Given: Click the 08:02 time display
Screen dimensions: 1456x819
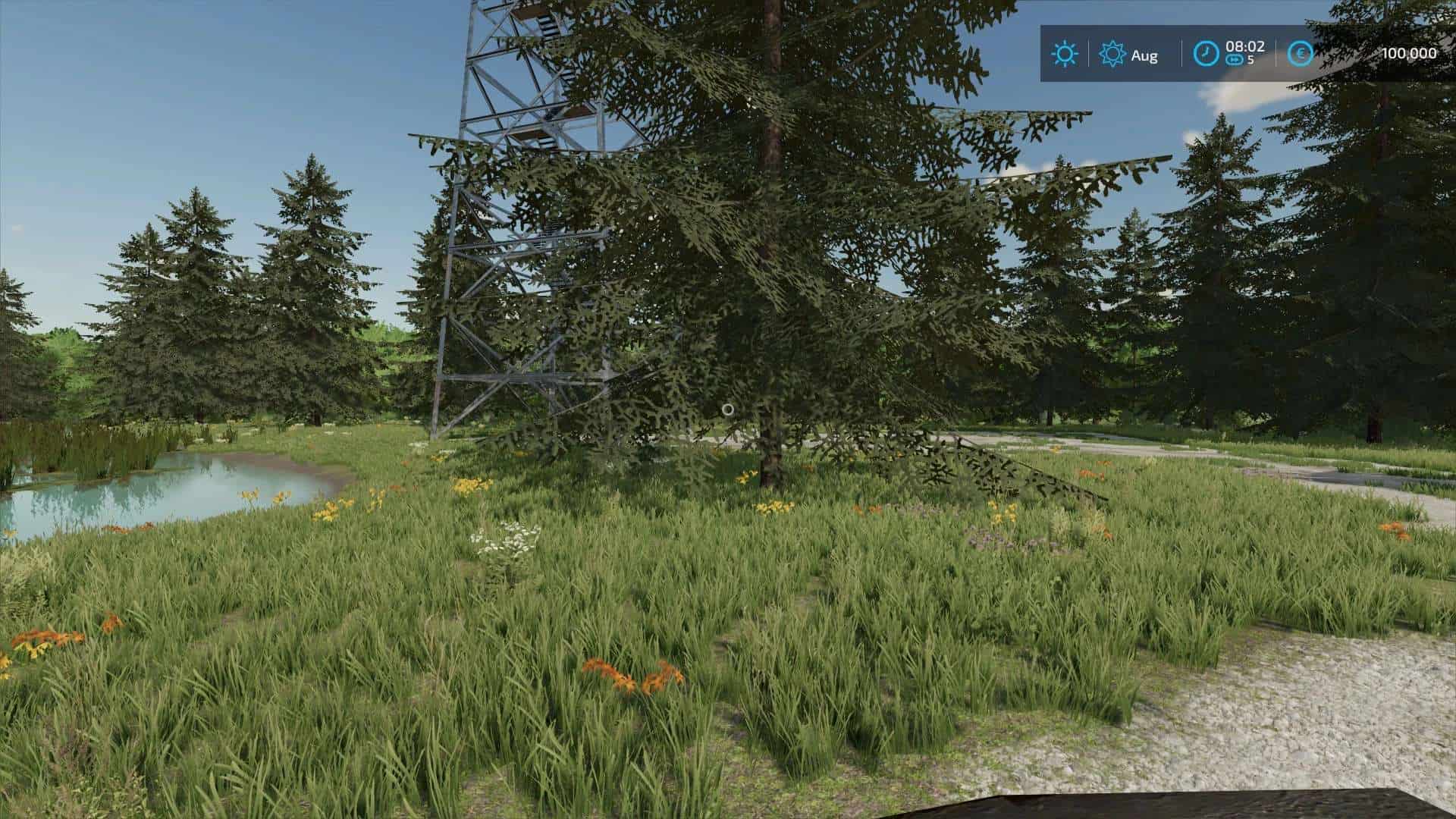Looking at the screenshot, I should 1246,47.
